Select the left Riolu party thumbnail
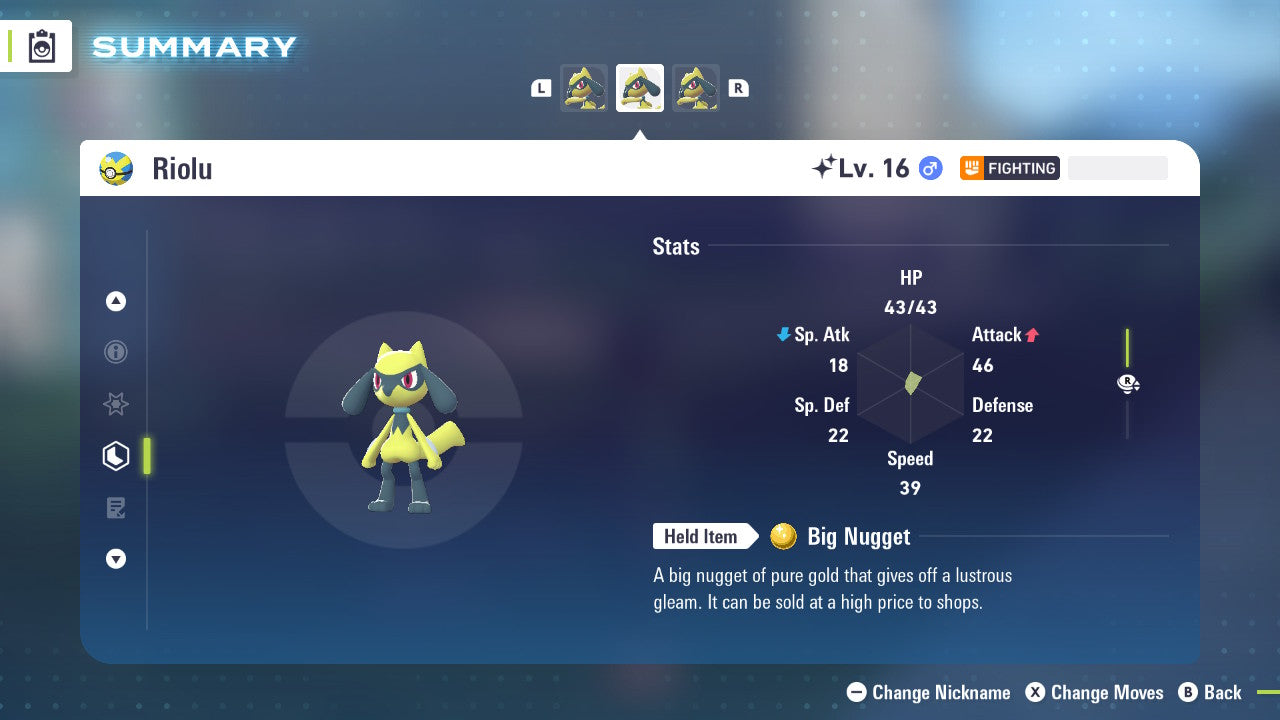1280x720 pixels. 584,87
